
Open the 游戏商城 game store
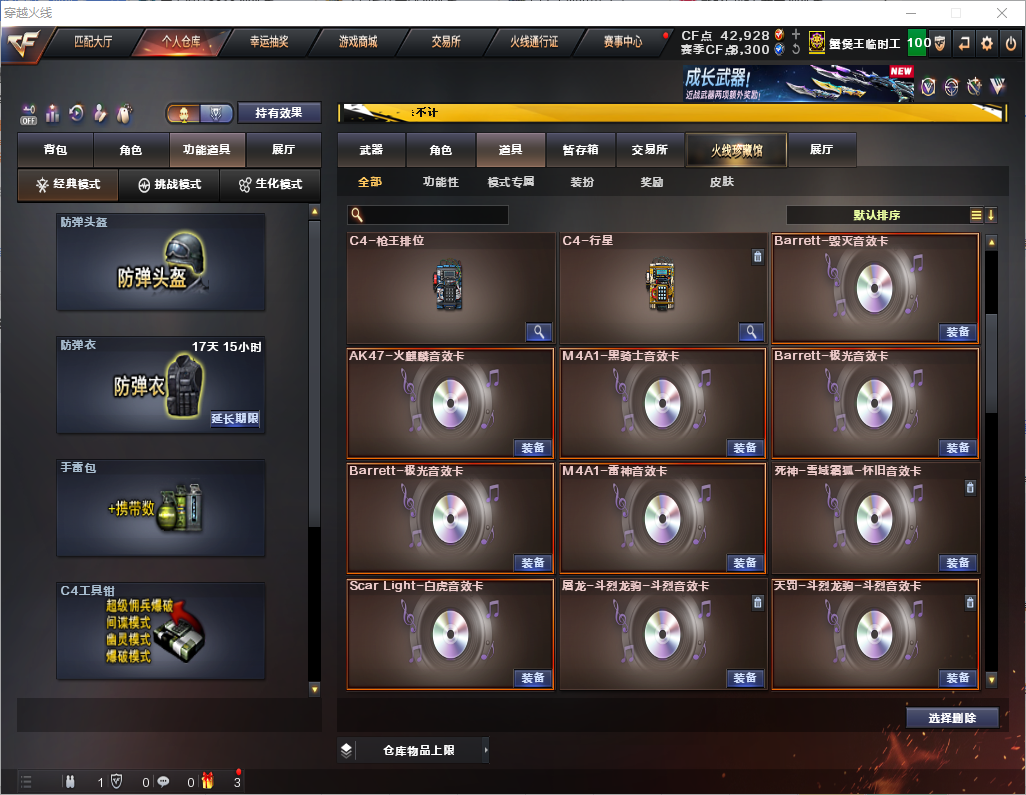click(357, 42)
